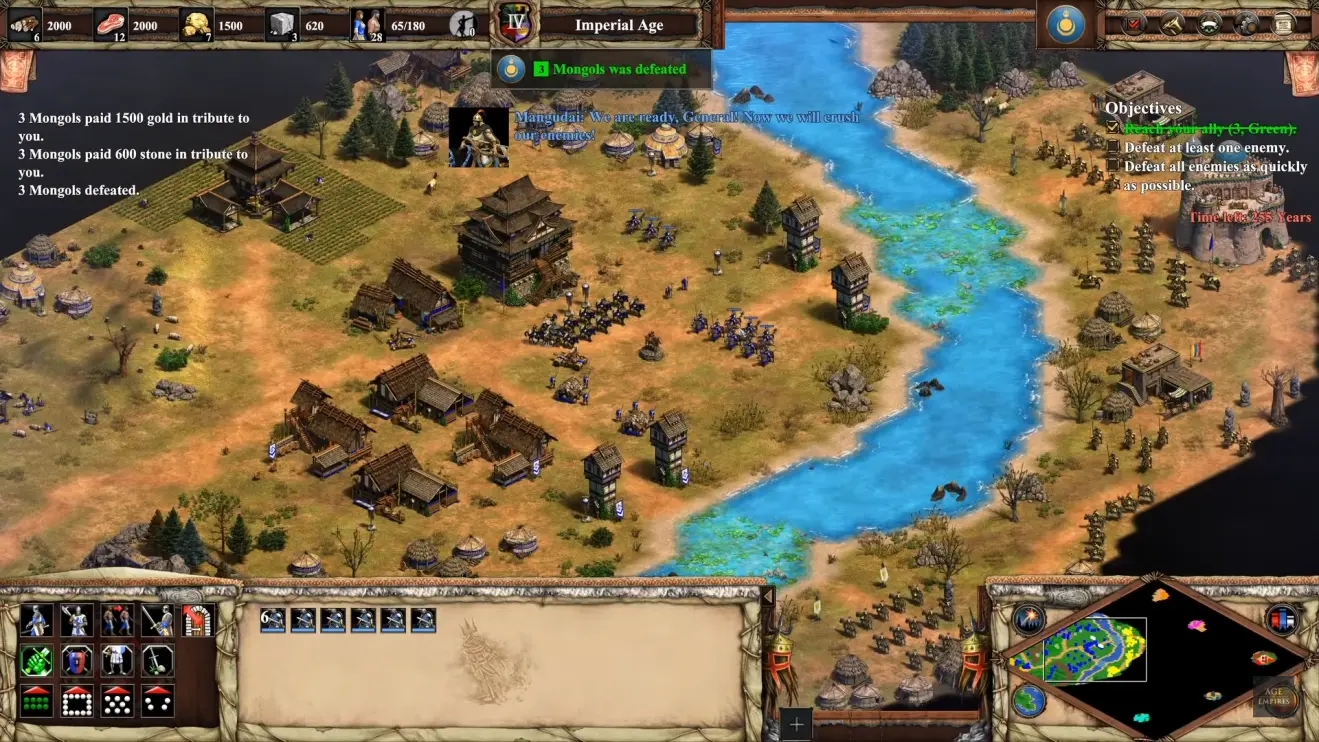1319x742 pixels.
Task: Choose the staggered formation button
Action: pos(117,701)
